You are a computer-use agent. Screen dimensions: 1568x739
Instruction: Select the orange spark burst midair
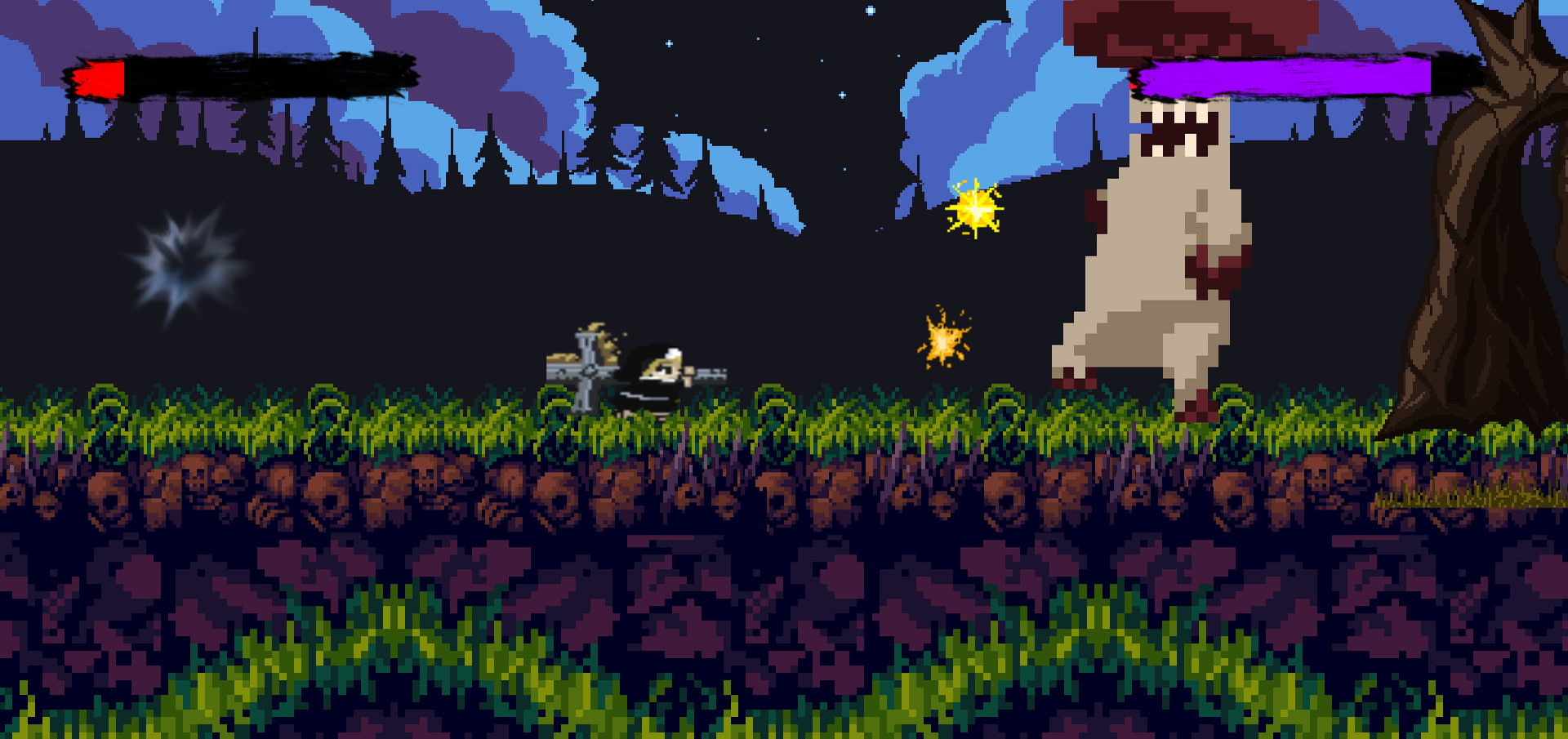coord(943,339)
